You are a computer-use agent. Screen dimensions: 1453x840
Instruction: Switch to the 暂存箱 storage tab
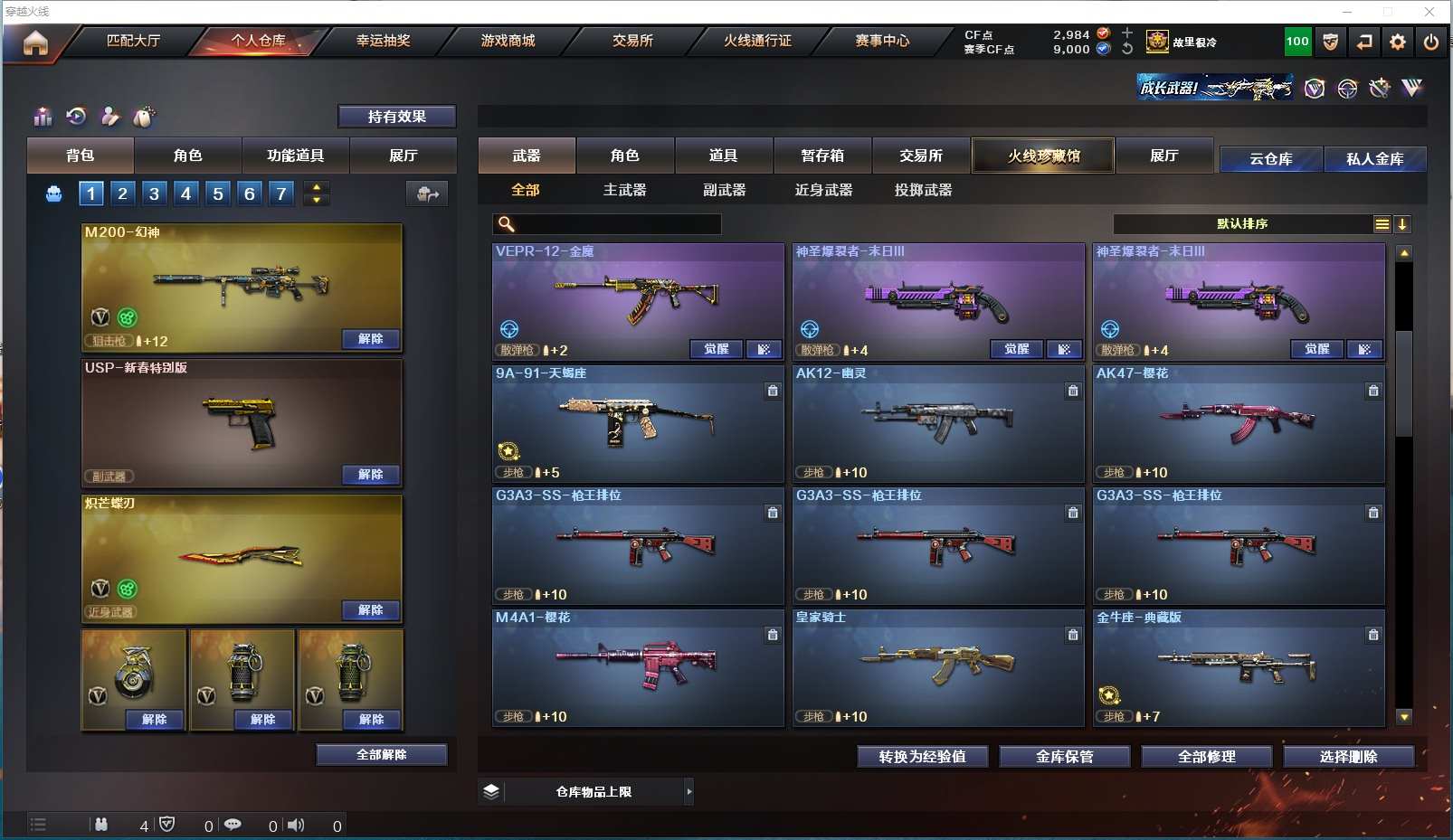coord(821,156)
